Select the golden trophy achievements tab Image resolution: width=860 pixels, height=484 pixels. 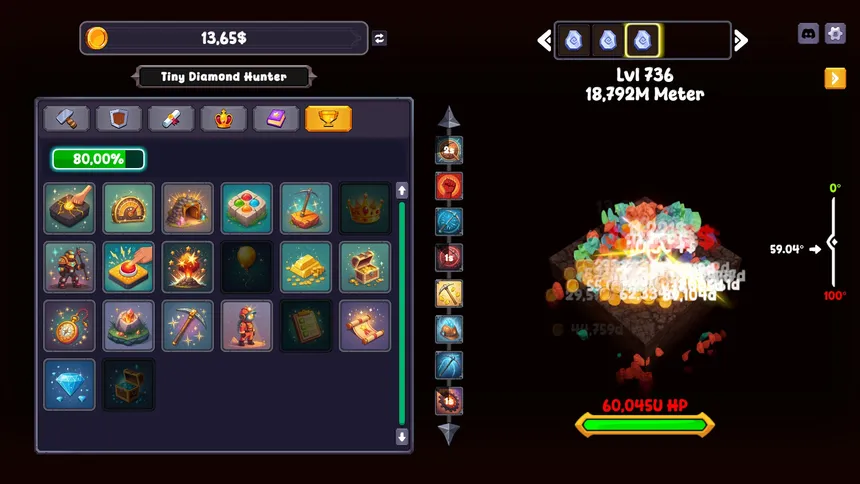coord(328,119)
